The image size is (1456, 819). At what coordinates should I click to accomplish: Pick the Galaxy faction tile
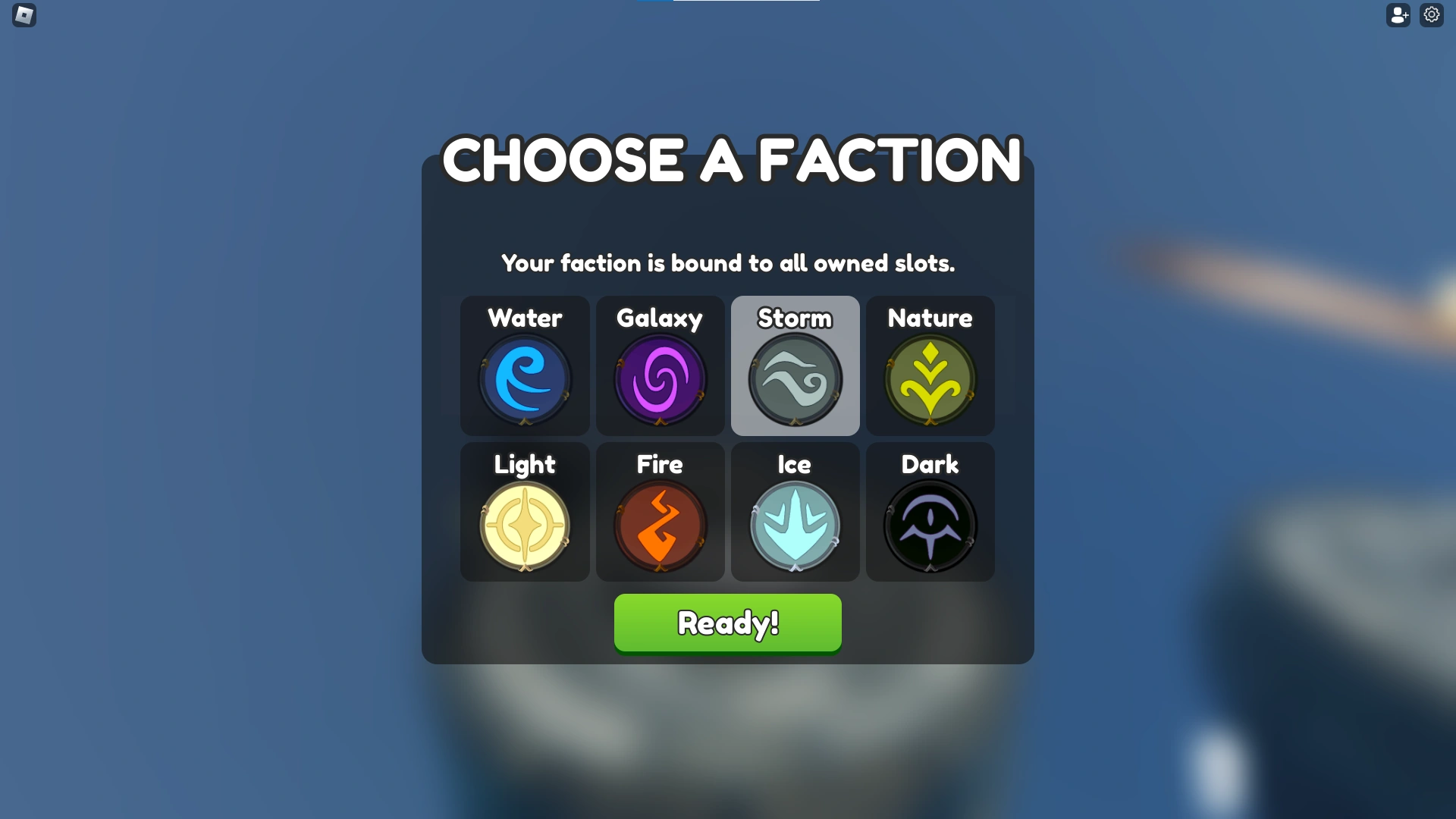click(x=659, y=366)
